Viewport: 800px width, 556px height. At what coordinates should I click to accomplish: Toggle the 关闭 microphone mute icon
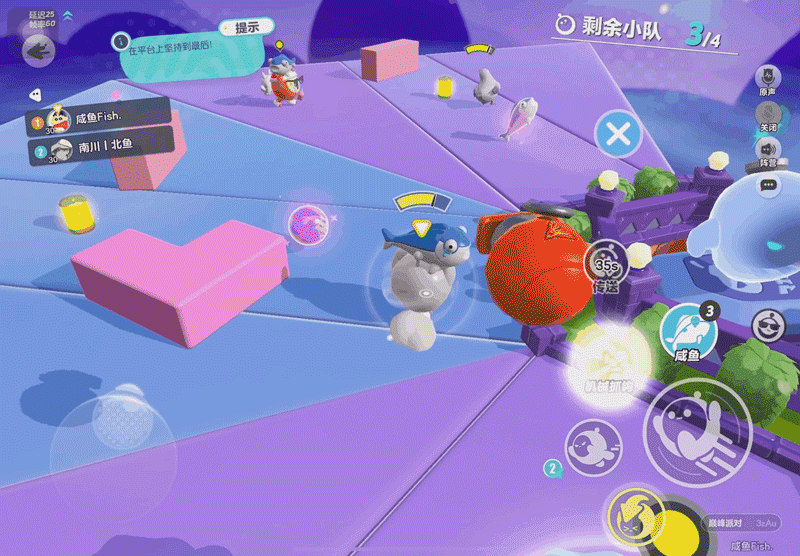768,113
